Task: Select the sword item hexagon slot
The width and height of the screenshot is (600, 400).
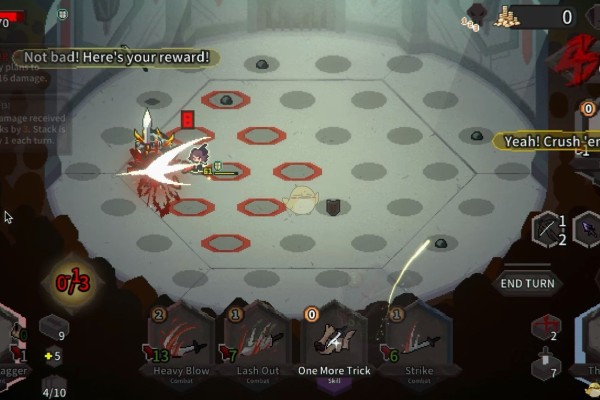Action: pos(549,229)
